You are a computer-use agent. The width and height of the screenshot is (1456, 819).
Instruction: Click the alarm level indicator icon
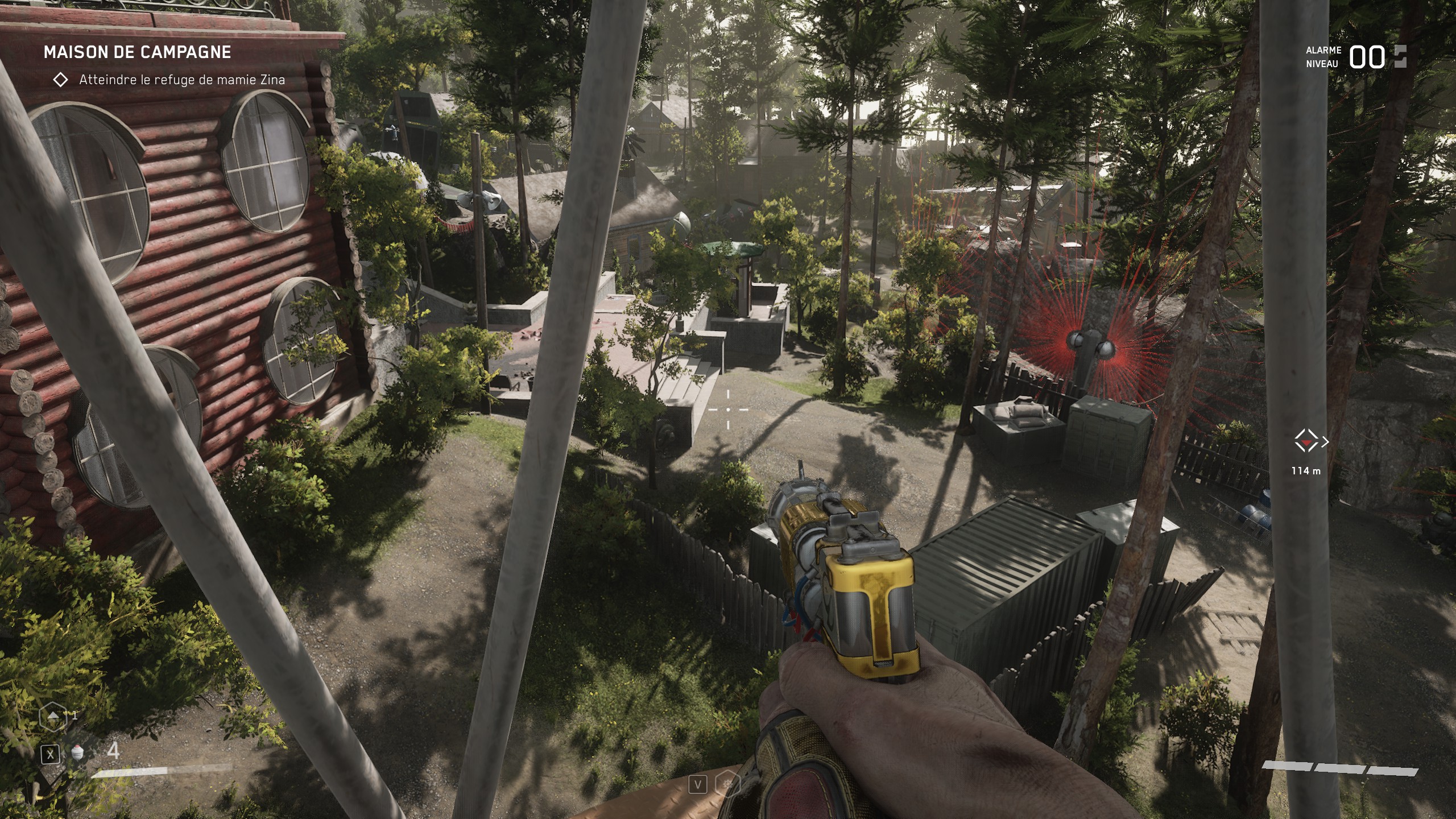tap(1400, 57)
